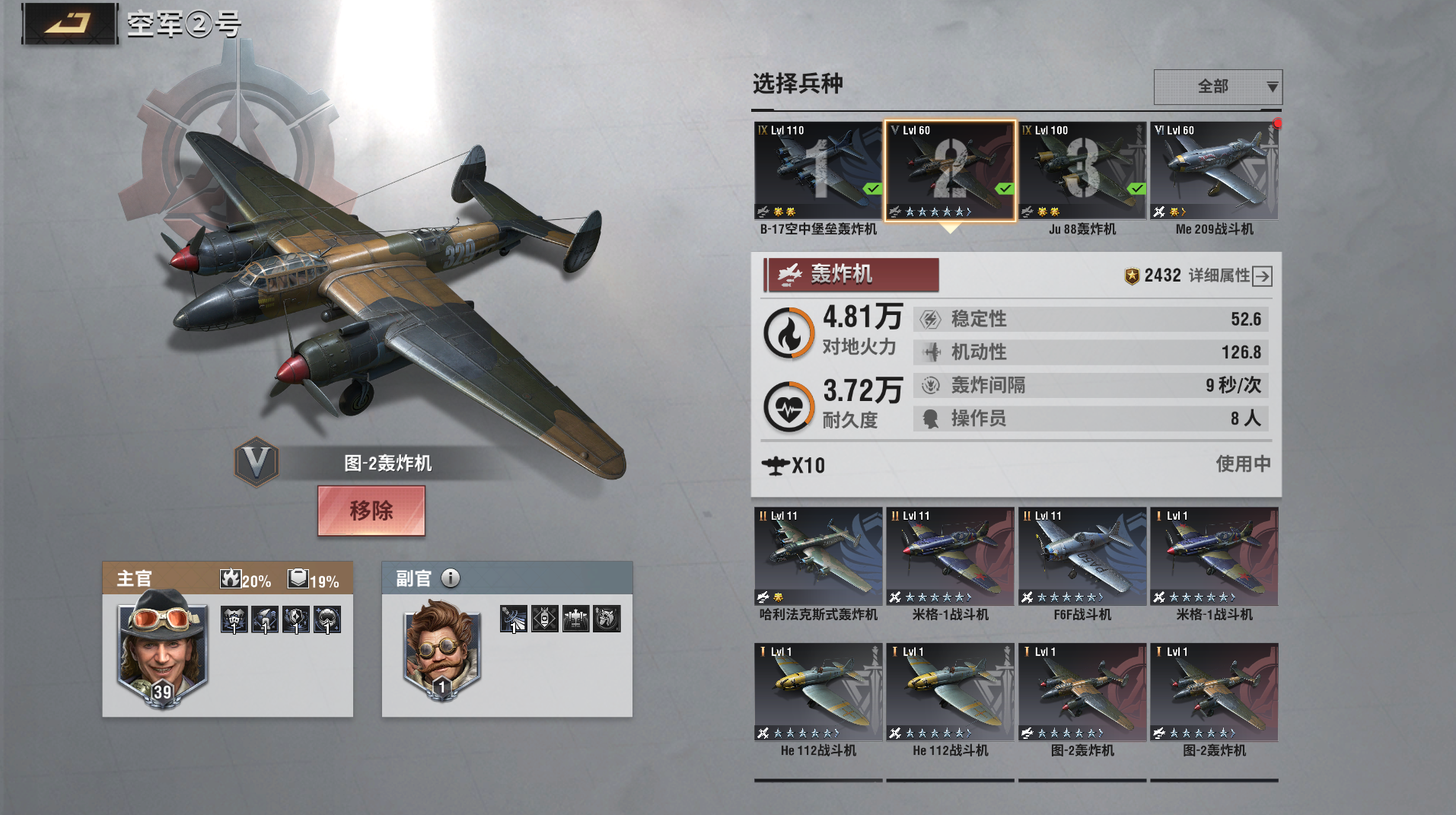The width and height of the screenshot is (1456, 815).
Task: Choose the Ju 88轰炸机 Lvl 100 card
Action: coord(1082,171)
